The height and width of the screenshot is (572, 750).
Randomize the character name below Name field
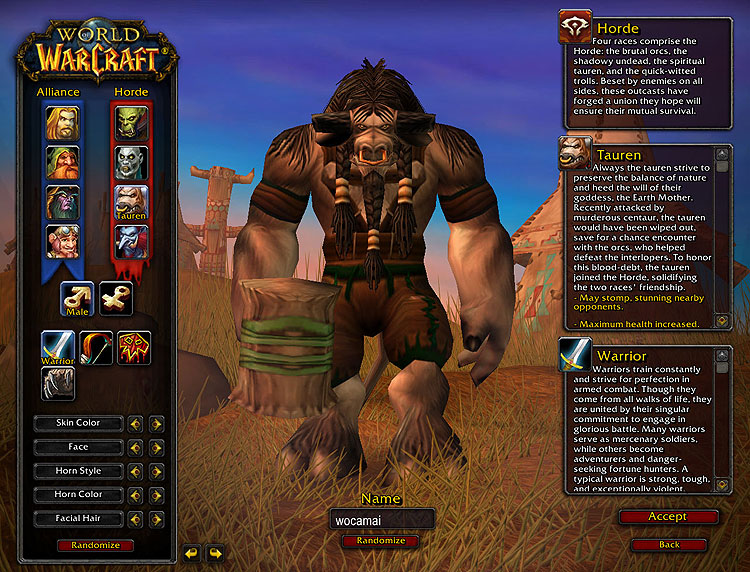pyautogui.click(x=381, y=541)
